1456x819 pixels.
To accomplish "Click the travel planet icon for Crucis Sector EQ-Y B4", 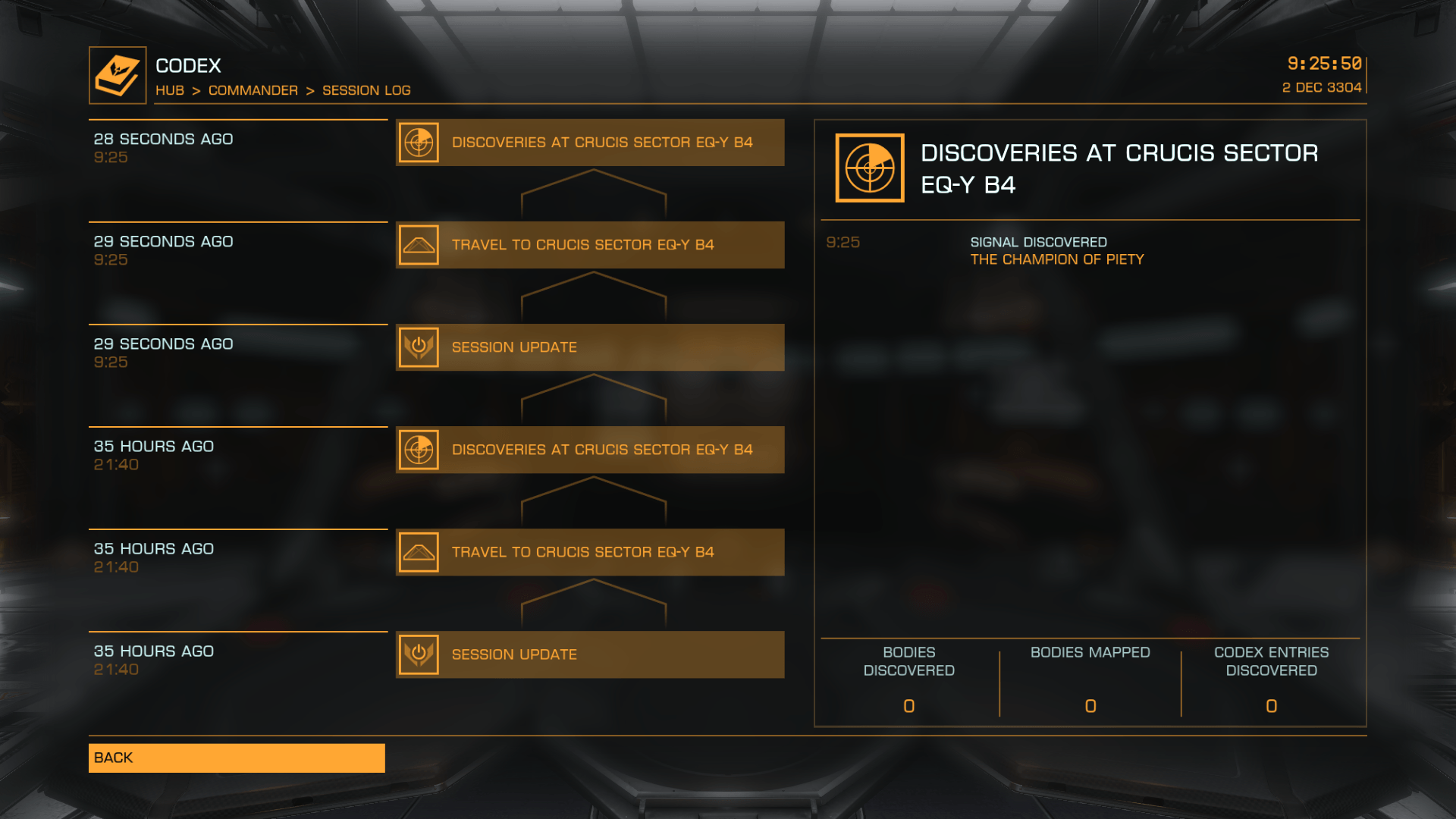I will click(x=418, y=244).
